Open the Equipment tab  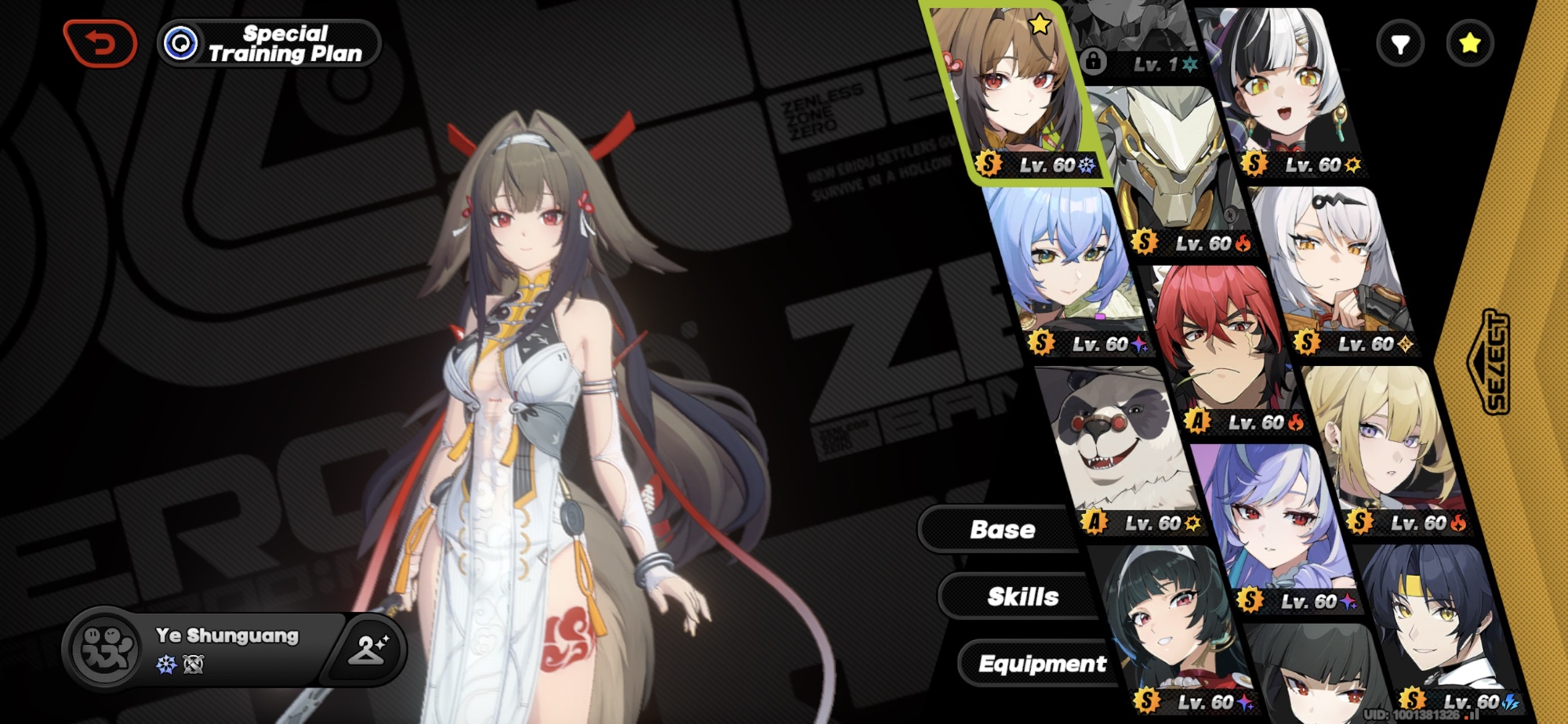click(1042, 664)
